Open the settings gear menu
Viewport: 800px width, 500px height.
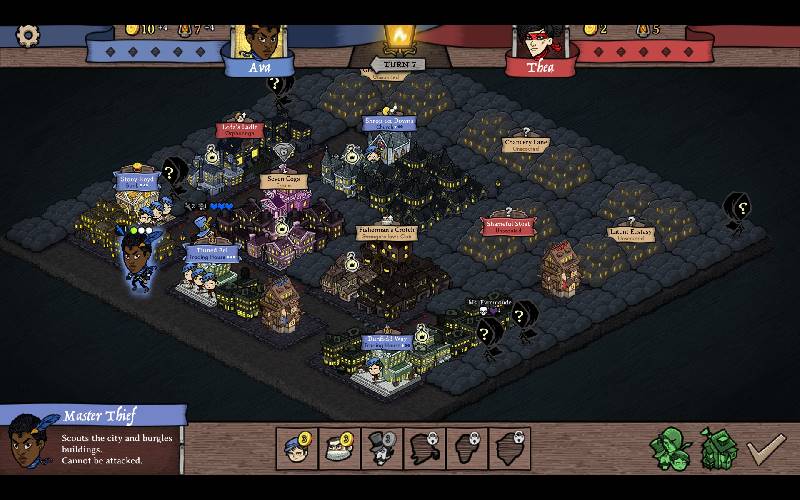tap(28, 34)
